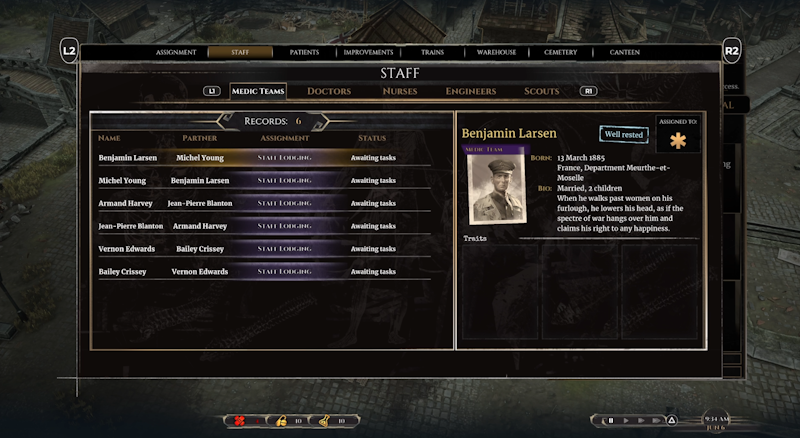Choose the Armand Harvey record row
Image resolution: width=800 pixels, height=438 pixels.
pos(264,203)
